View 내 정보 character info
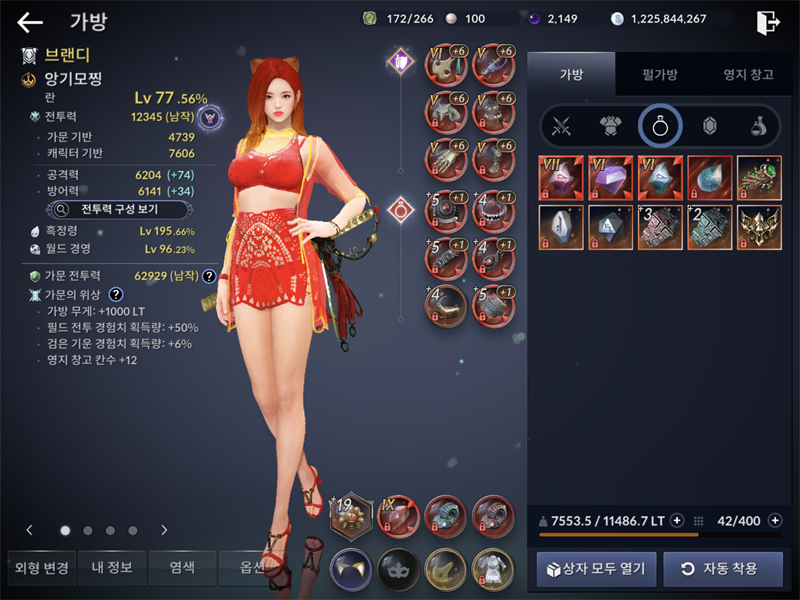The width and height of the screenshot is (800, 600). [112, 568]
